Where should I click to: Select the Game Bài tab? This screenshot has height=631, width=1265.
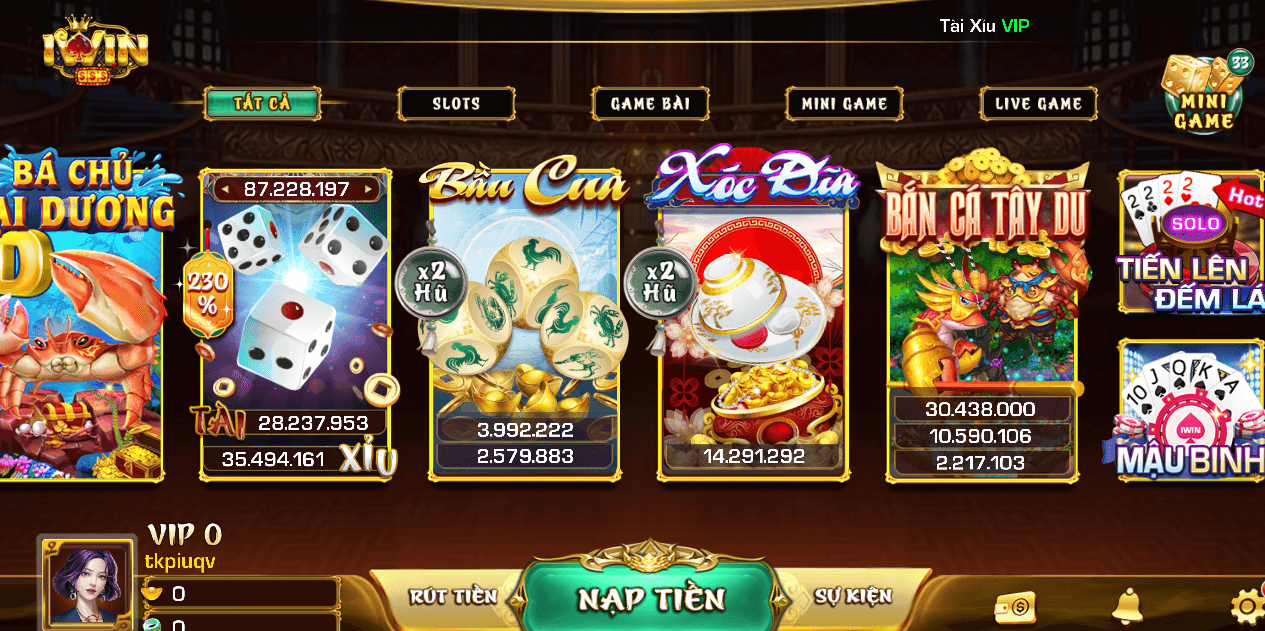click(650, 103)
